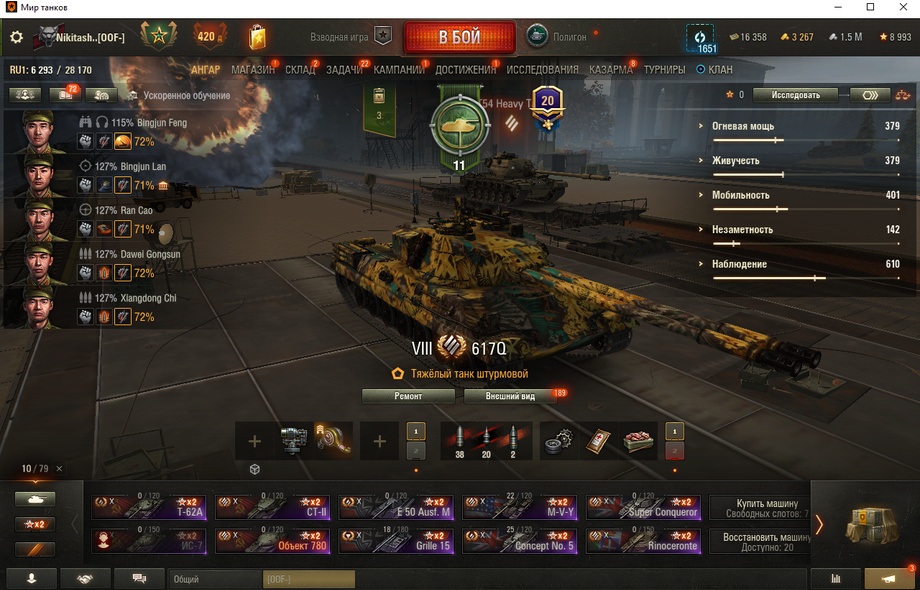This screenshot has width=920, height=590.
Task: Show next tanks with carousel right arrow
Action: [819, 524]
